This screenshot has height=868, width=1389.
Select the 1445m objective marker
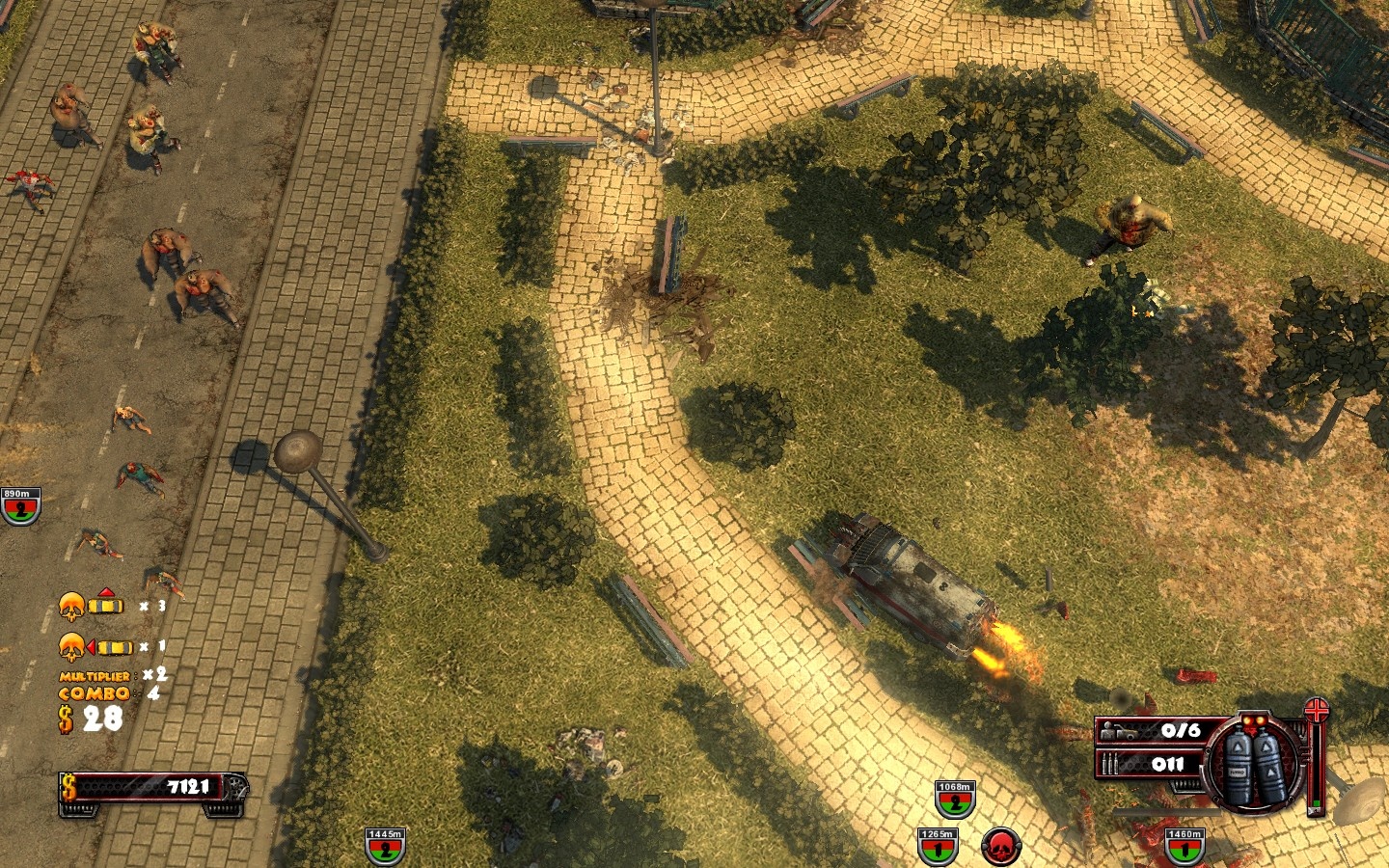pos(385,846)
